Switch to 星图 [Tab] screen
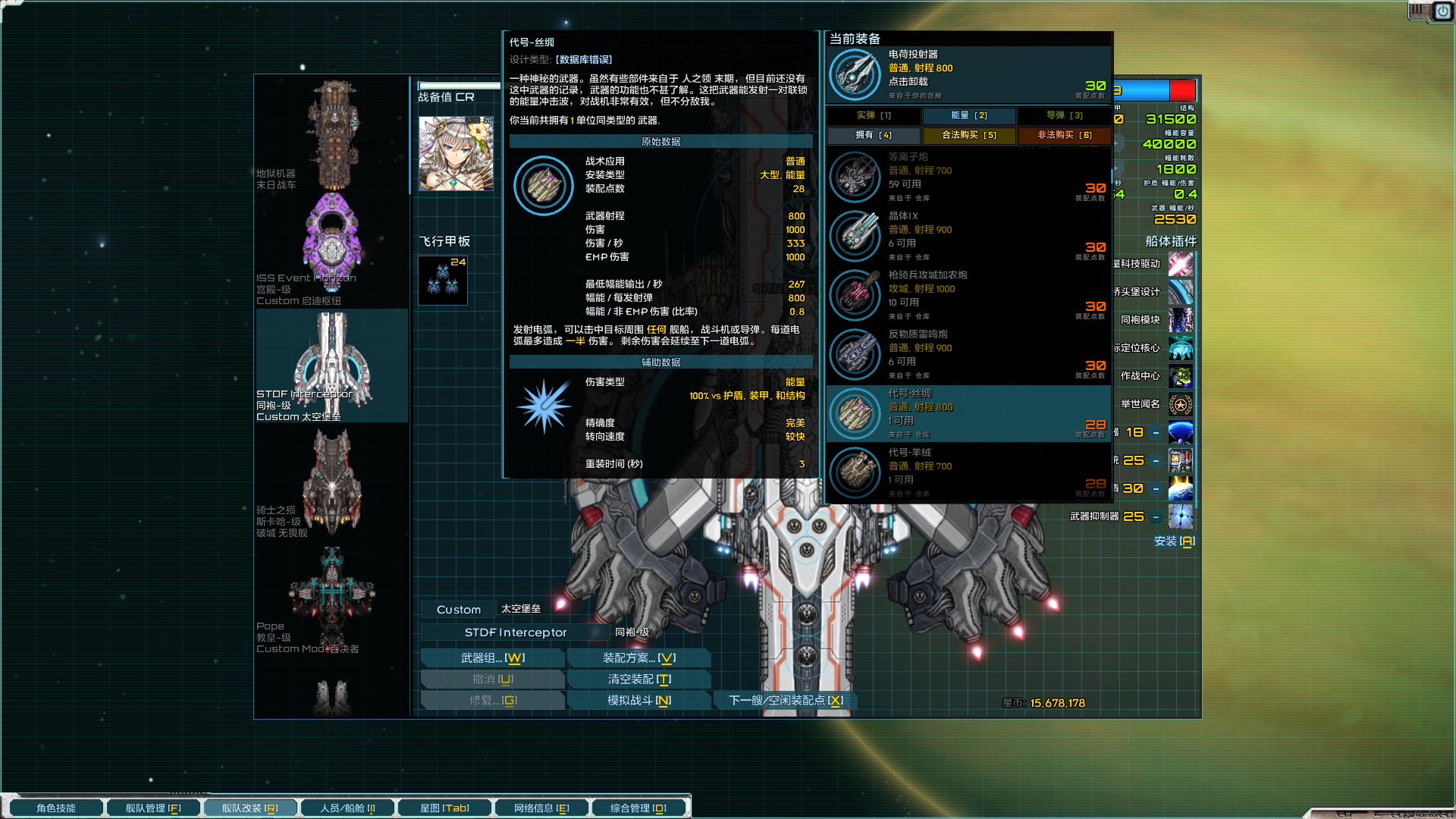This screenshot has width=1456, height=819. [444, 808]
